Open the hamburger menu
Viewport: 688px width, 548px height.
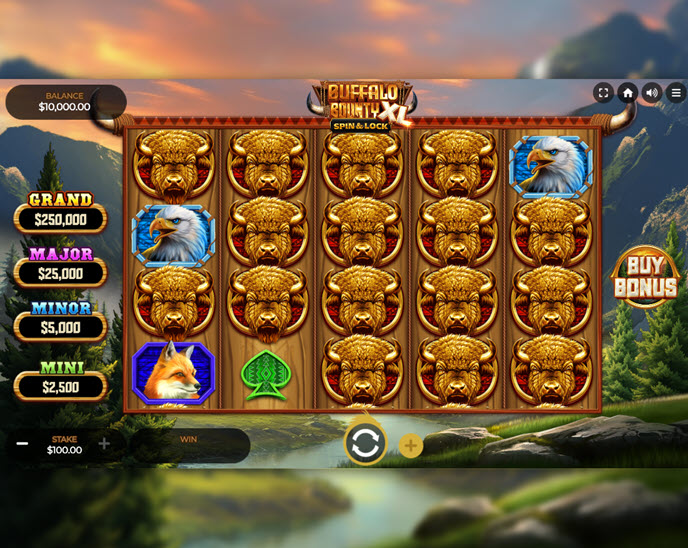pyautogui.click(x=677, y=92)
